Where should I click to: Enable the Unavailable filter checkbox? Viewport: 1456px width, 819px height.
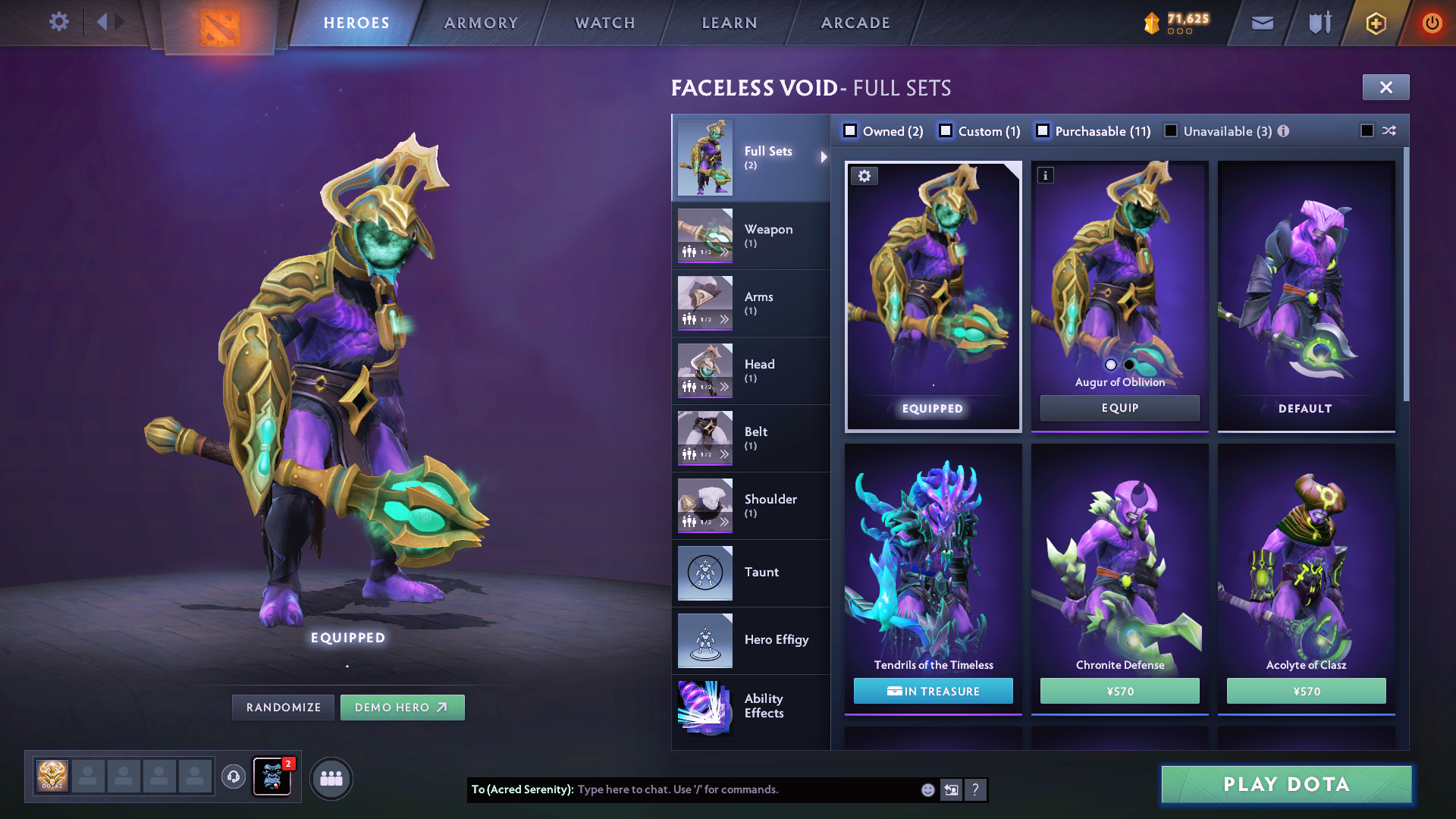coord(1172,131)
